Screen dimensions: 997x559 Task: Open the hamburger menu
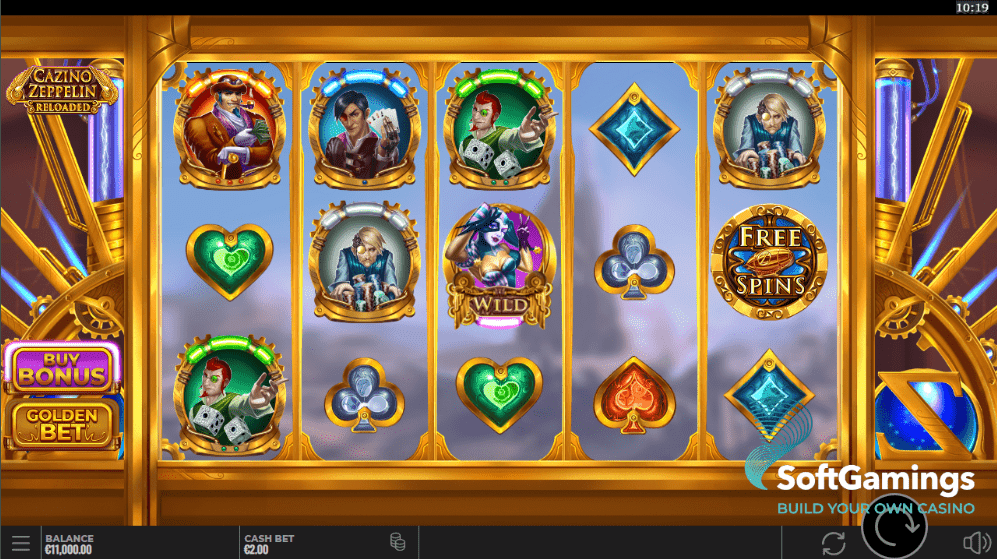(x=20, y=543)
